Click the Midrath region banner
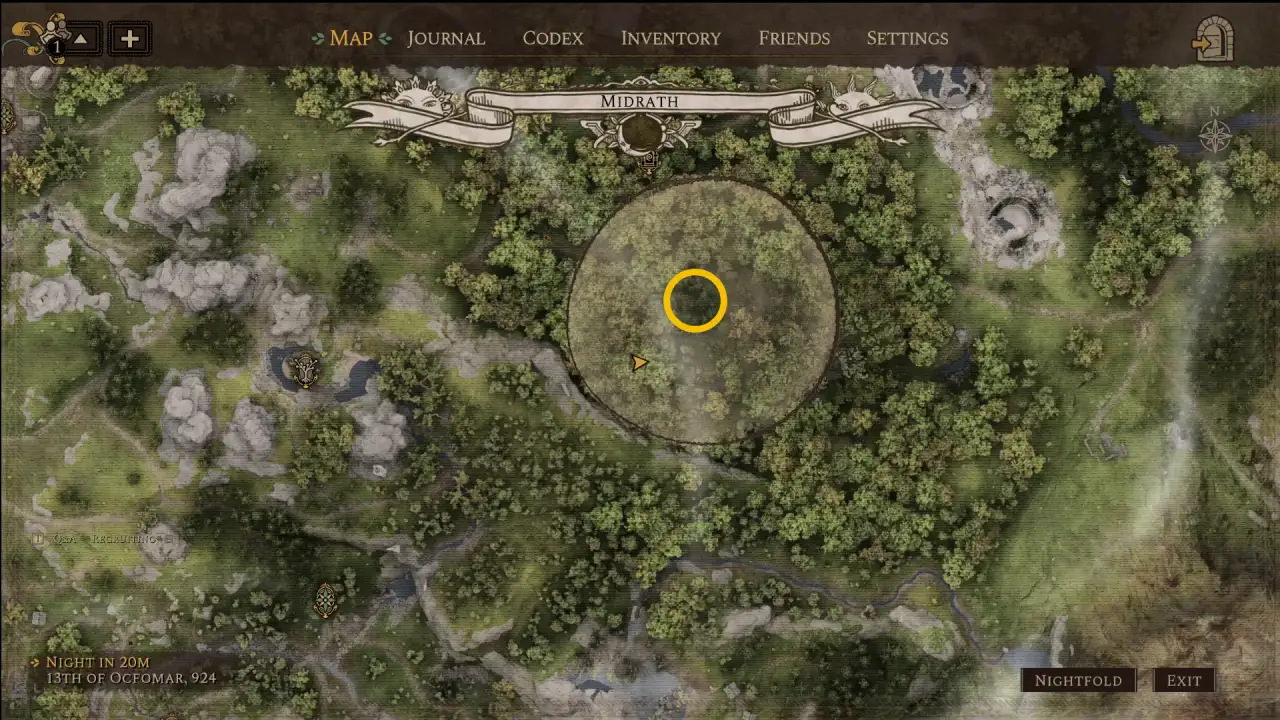Image resolution: width=1280 pixels, height=720 pixels. 640,102
